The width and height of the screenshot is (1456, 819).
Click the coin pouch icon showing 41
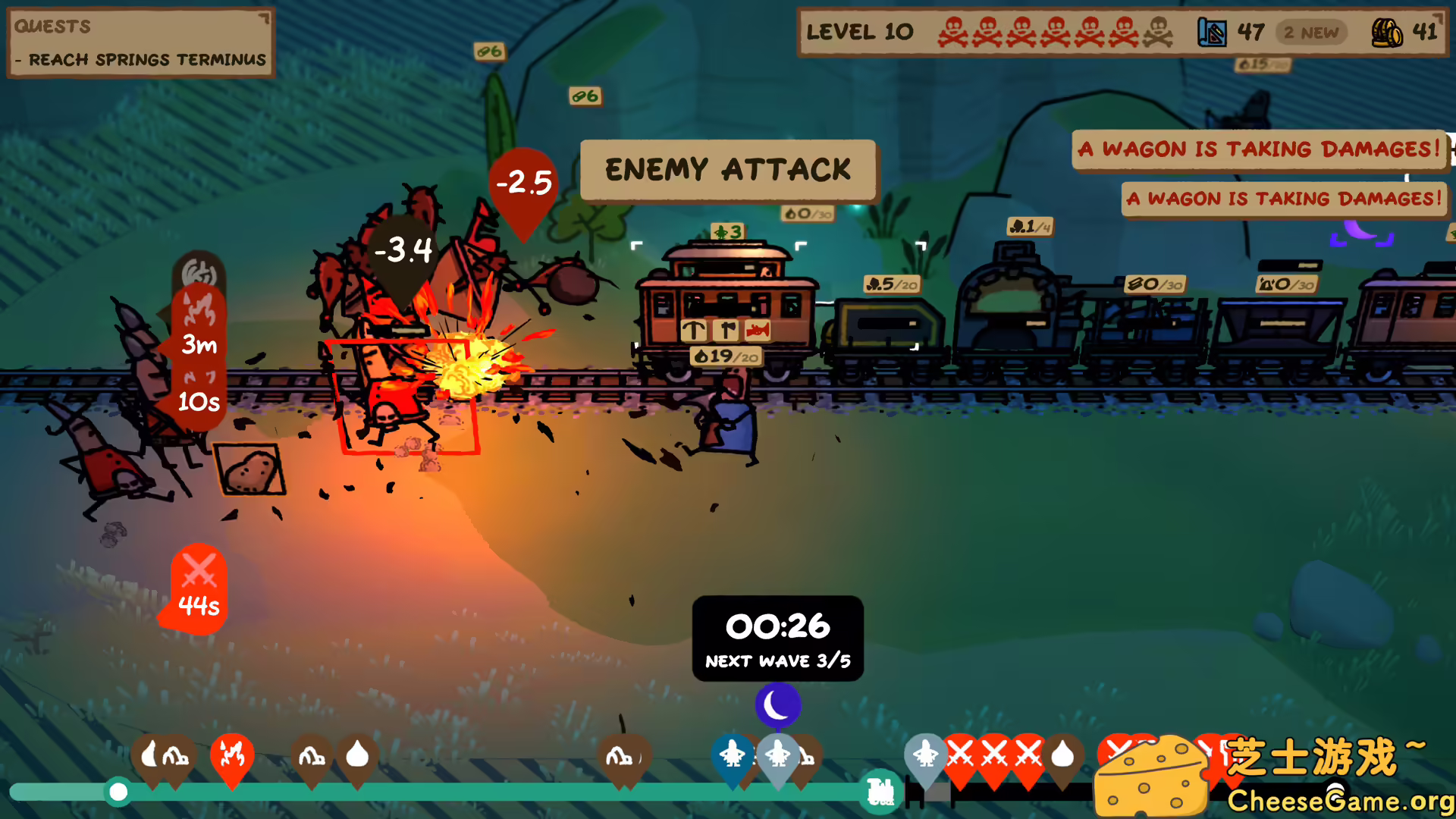[x=1385, y=34]
